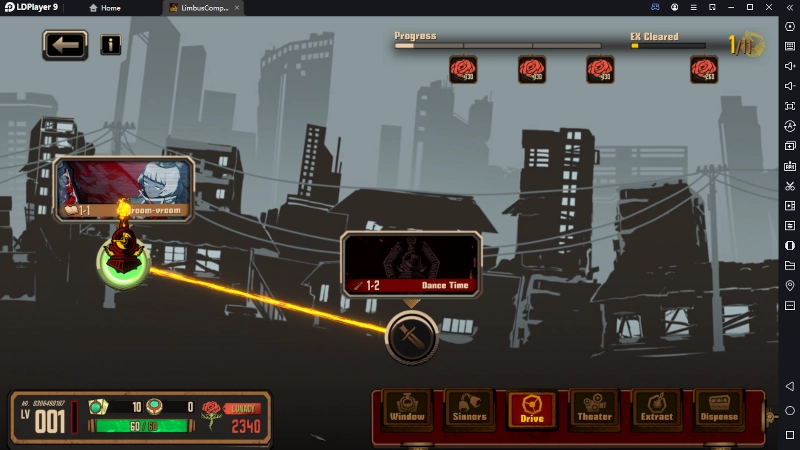The image size is (800, 450).
Task: Click the crossed swords stage node
Action: [411, 337]
